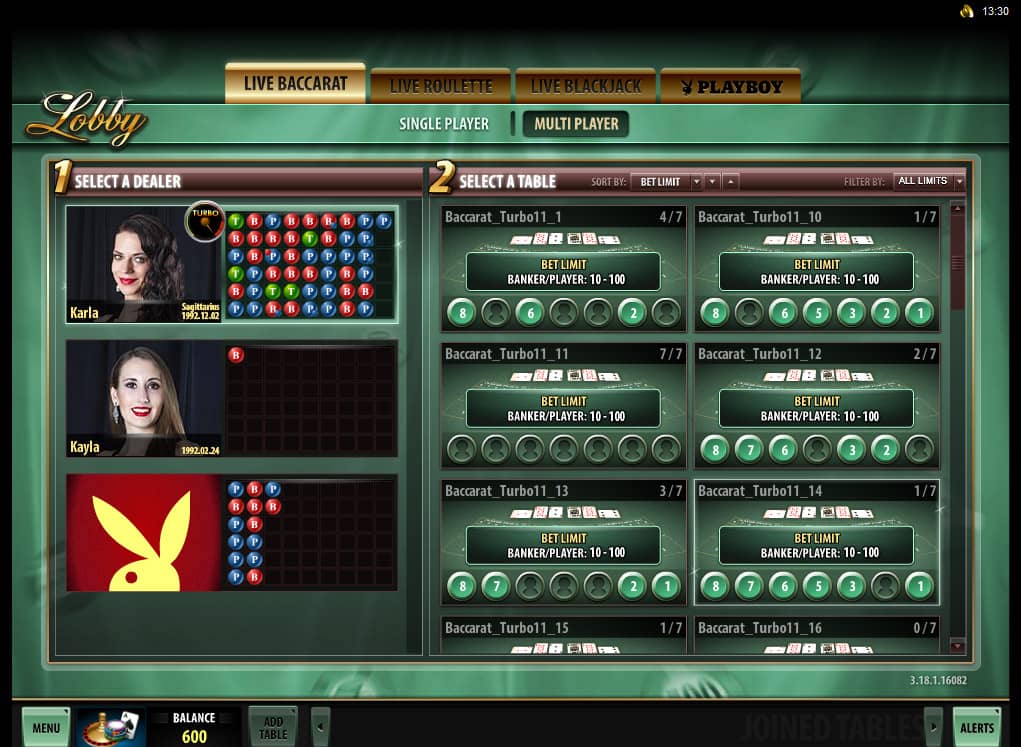
Task: Open the Playboy games tab
Action: pos(731,87)
